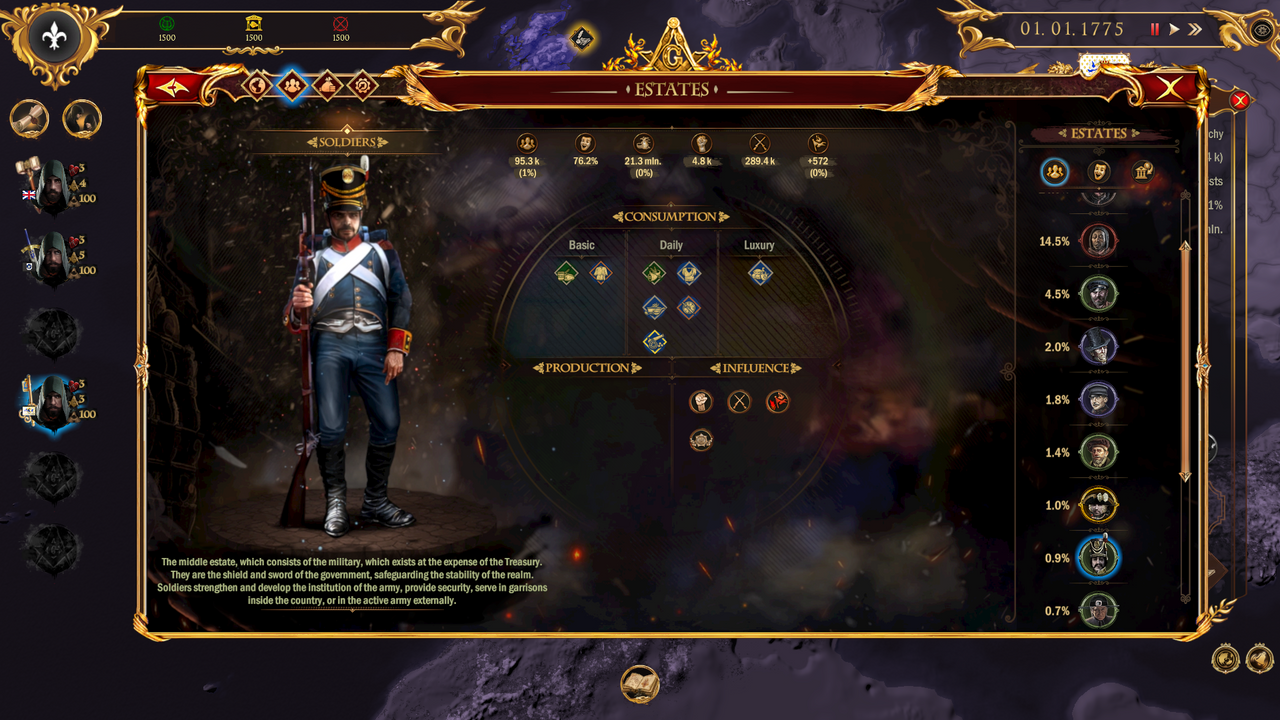Switch to the population tab in the top navigation

[x=291, y=86]
